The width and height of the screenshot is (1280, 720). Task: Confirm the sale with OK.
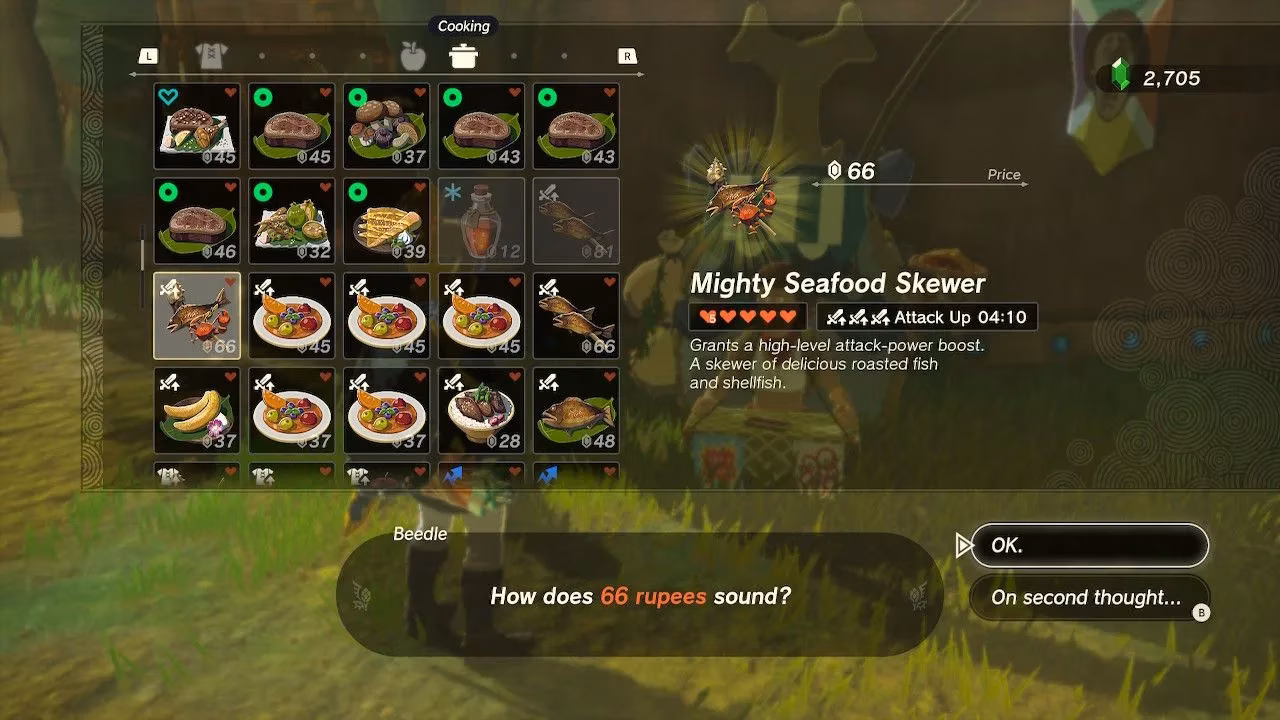(x=1088, y=546)
